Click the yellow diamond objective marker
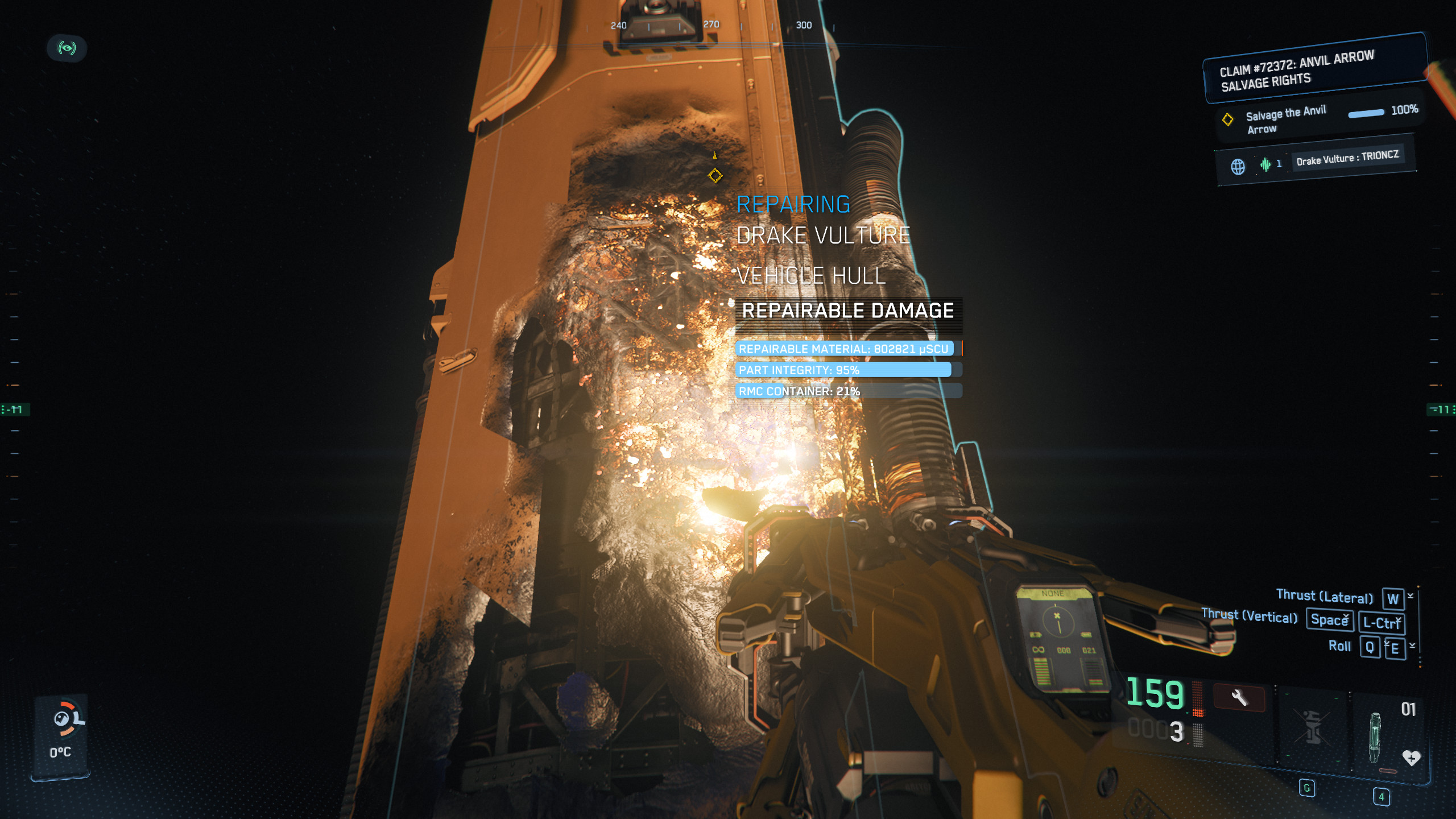The width and height of the screenshot is (1456, 819). click(715, 175)
